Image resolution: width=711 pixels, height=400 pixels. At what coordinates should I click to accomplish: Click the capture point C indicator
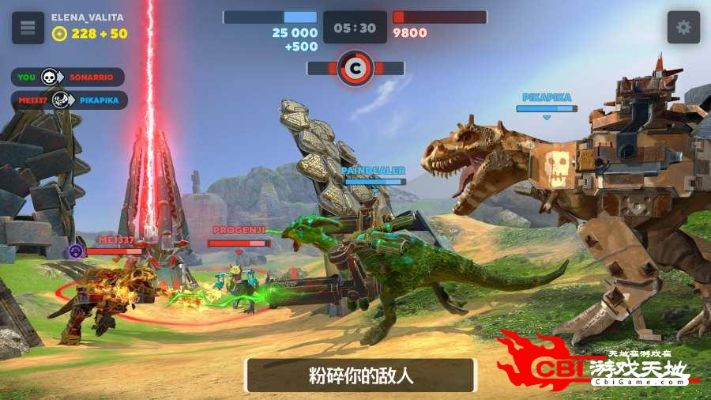tap(355, 69)
